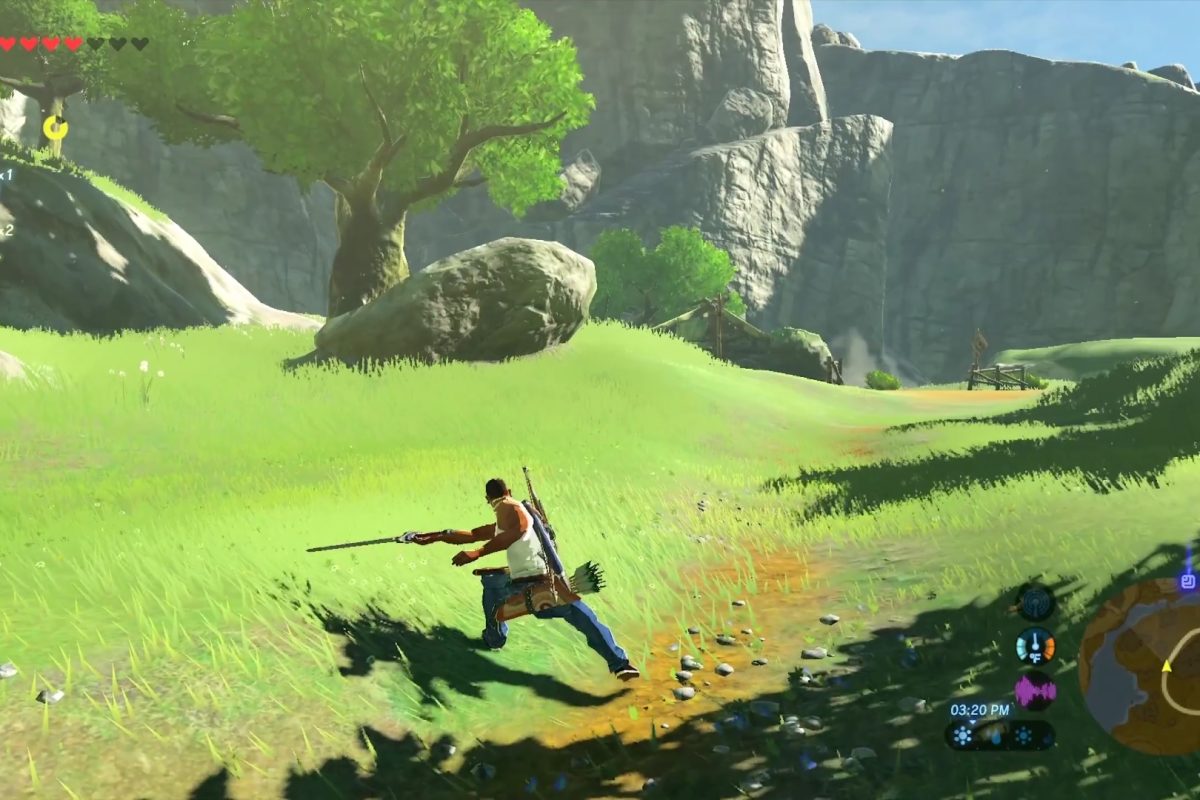Check the Fahrenheit temperature gauge
1200x800 pixels.
coord(1035,646)
